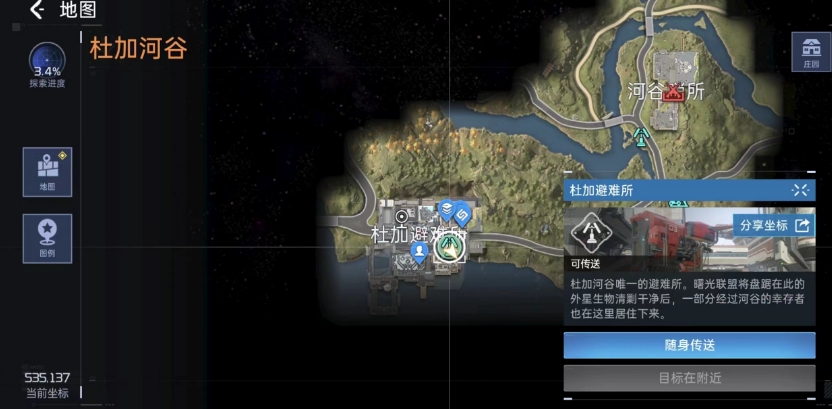Share coordinates with 分享坐标 button
The height and width of the screenshot is (409, 832).
773,225
